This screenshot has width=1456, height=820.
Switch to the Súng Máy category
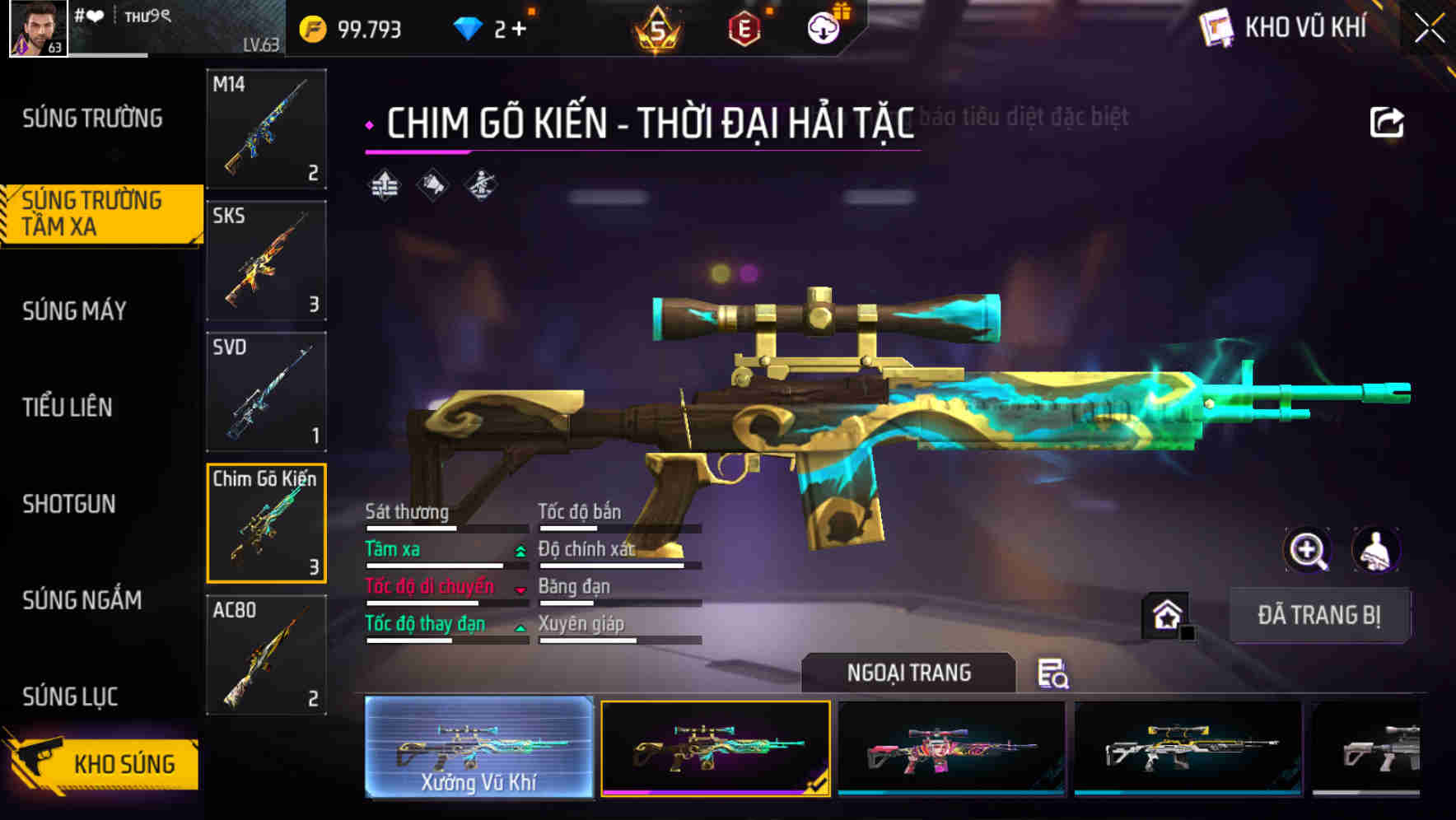(74, 311)
